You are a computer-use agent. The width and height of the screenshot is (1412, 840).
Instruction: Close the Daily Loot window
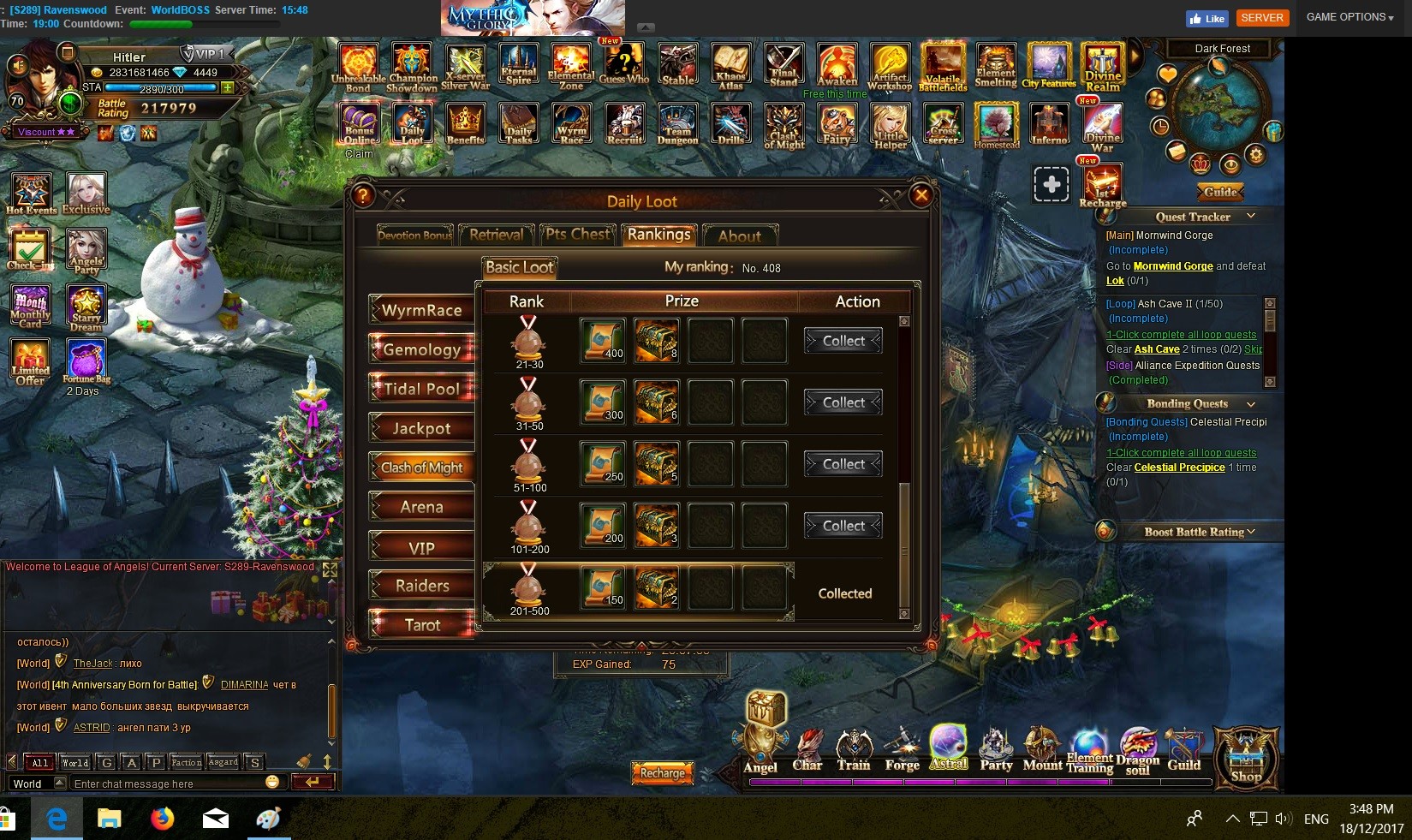click(x=921, y=195)
